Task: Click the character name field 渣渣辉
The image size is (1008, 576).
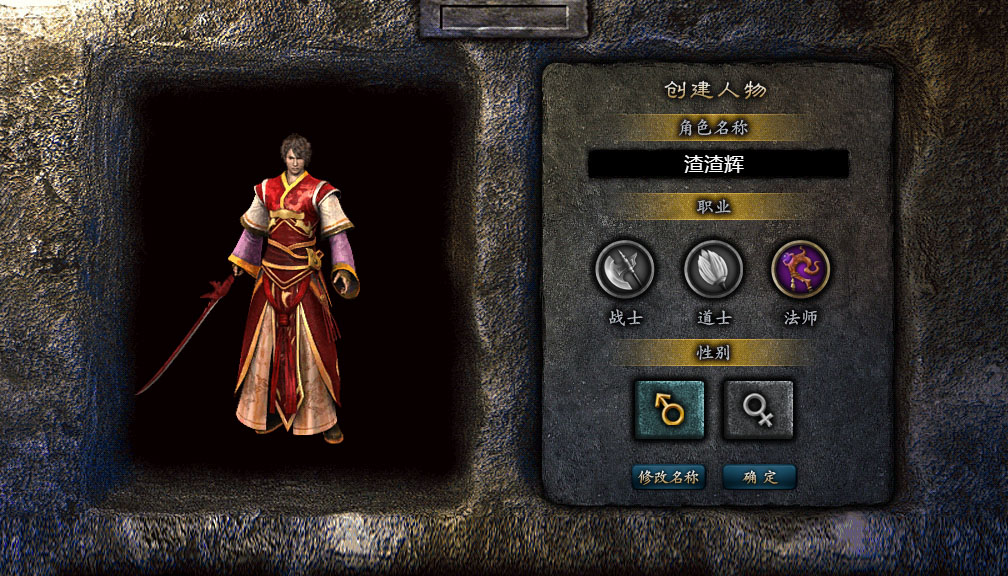Action: (718, 164)
